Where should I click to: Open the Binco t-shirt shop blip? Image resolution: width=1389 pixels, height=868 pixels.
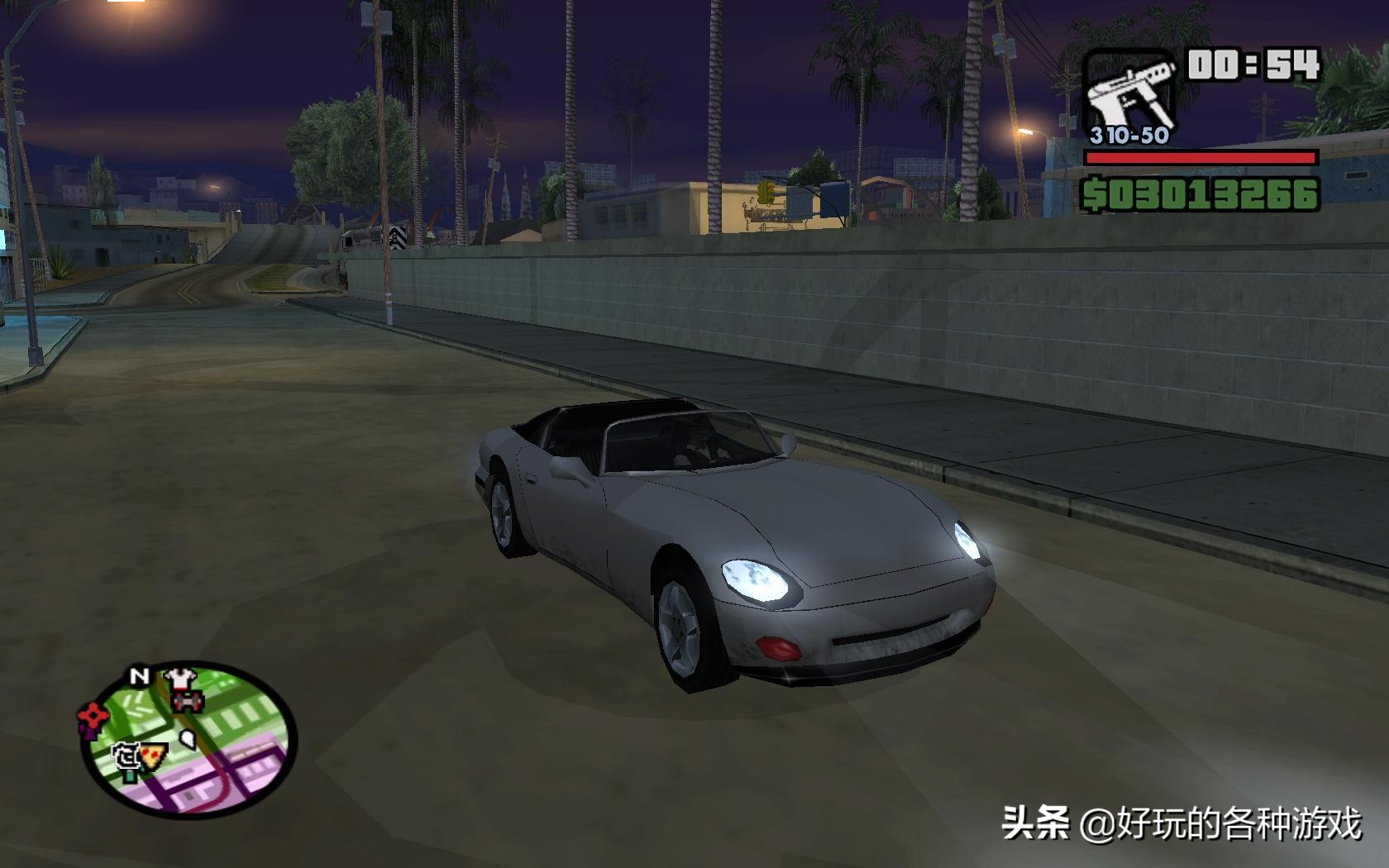180,678
